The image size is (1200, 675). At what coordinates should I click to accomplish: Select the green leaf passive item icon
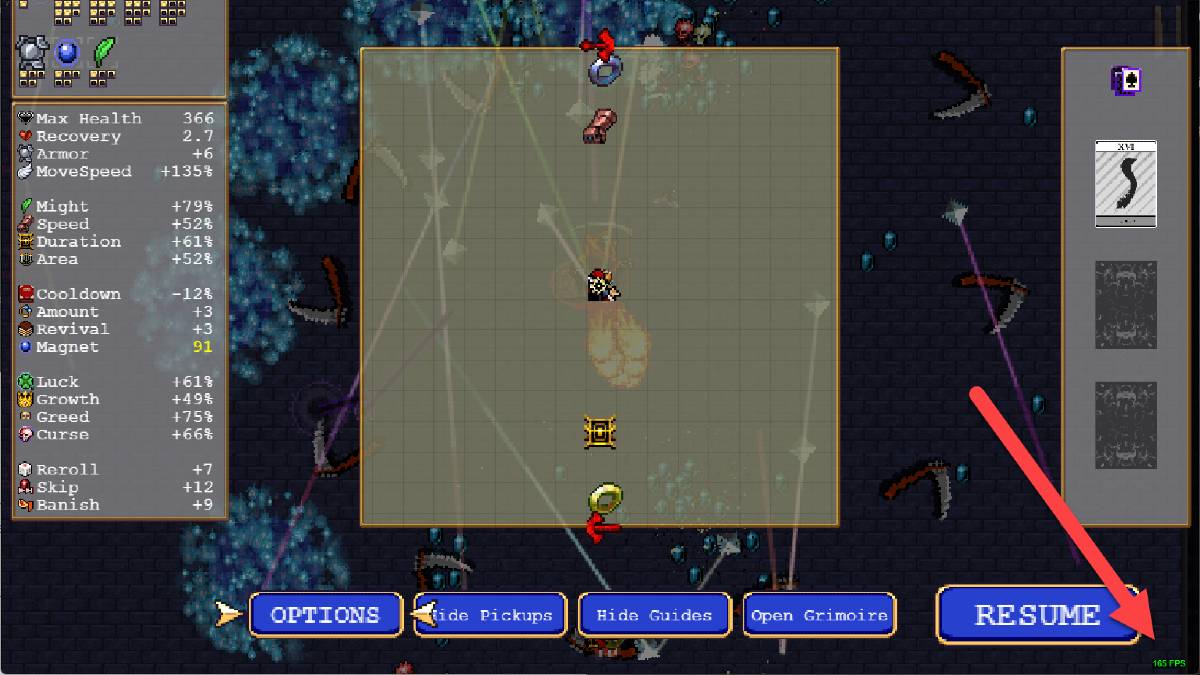103,50
